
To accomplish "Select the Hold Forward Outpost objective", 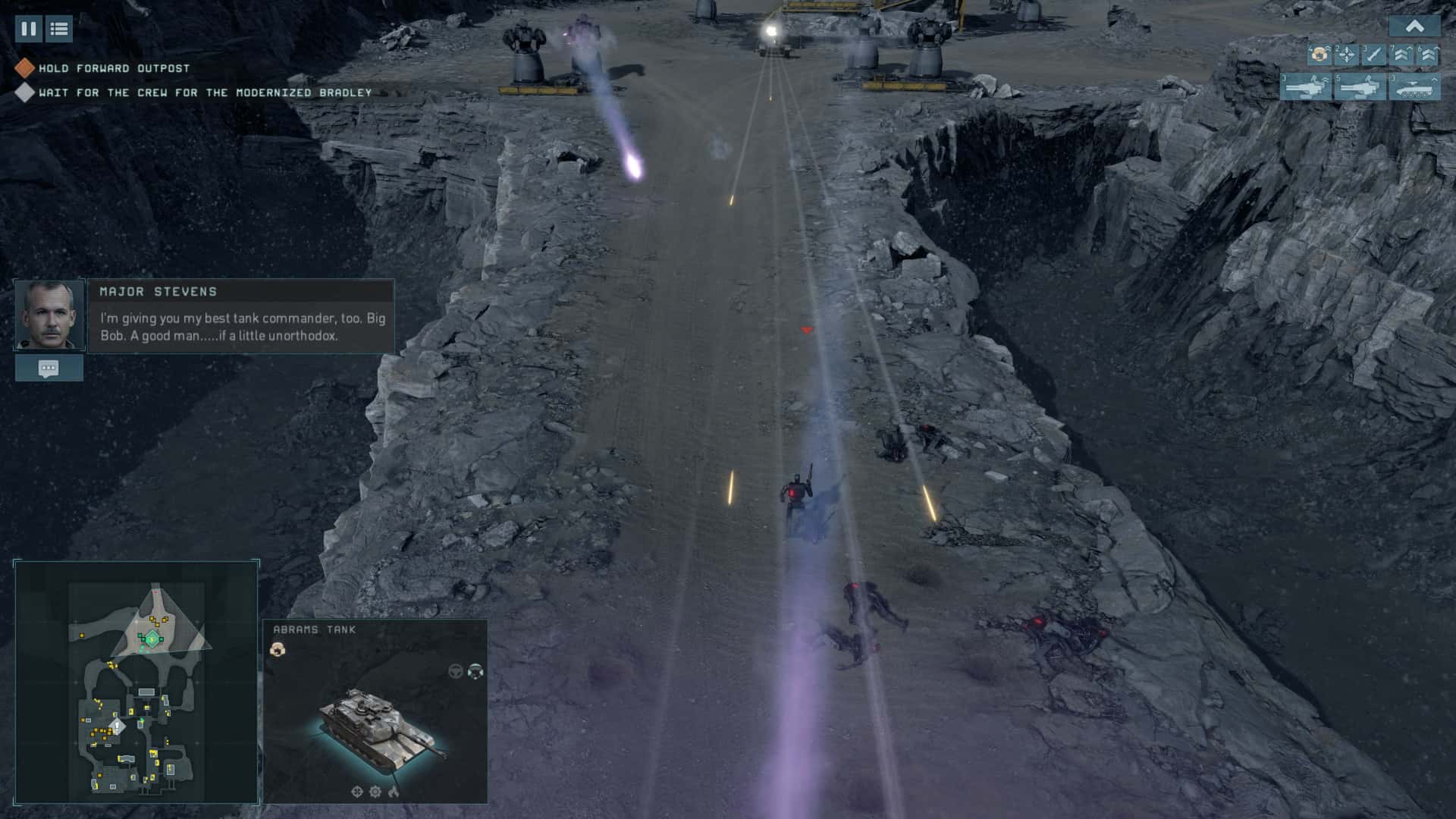I will tap(114, 68).
